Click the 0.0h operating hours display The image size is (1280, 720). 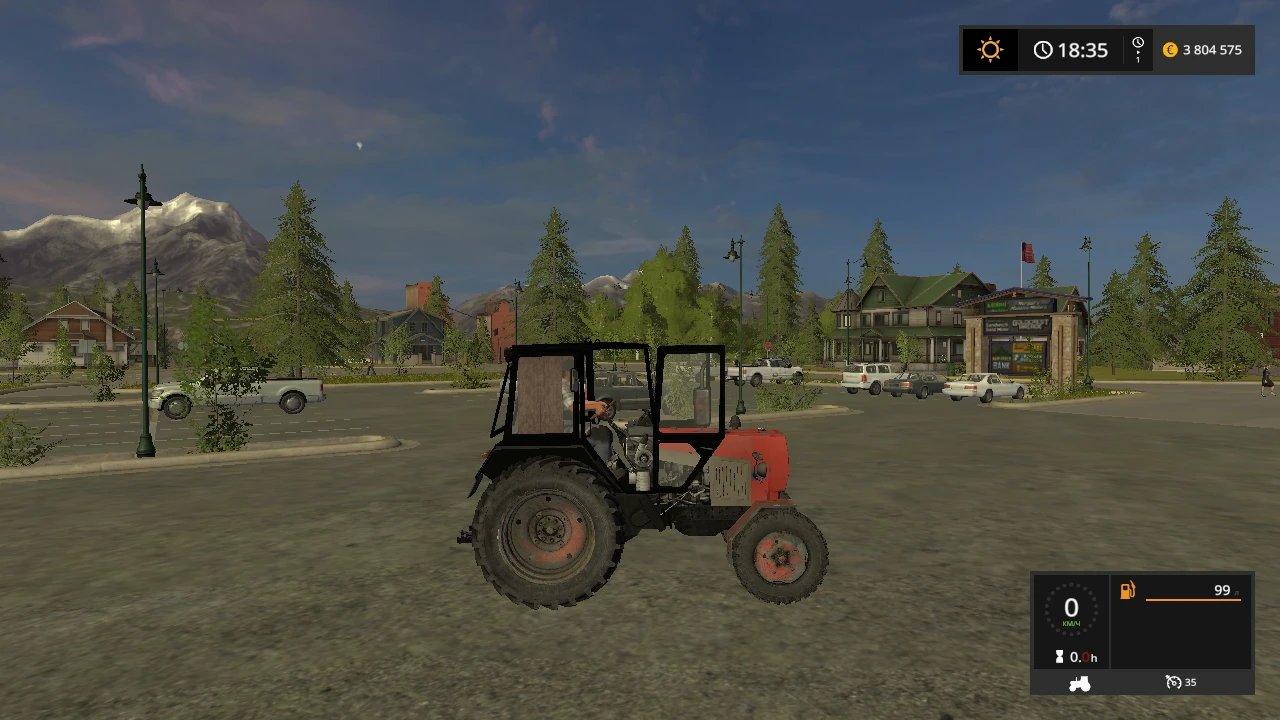click(x=1085, y=657)
